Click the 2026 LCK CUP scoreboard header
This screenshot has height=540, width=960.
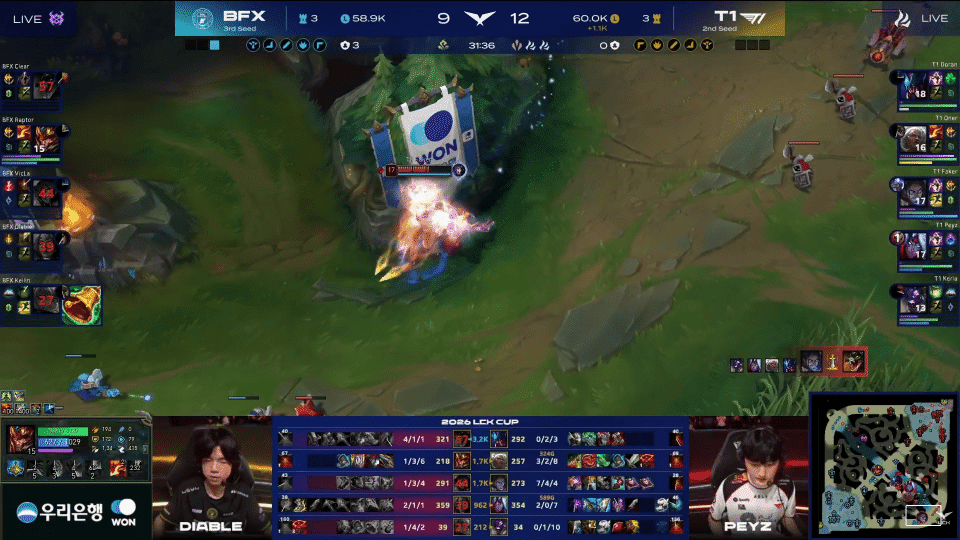click(480, 422)
